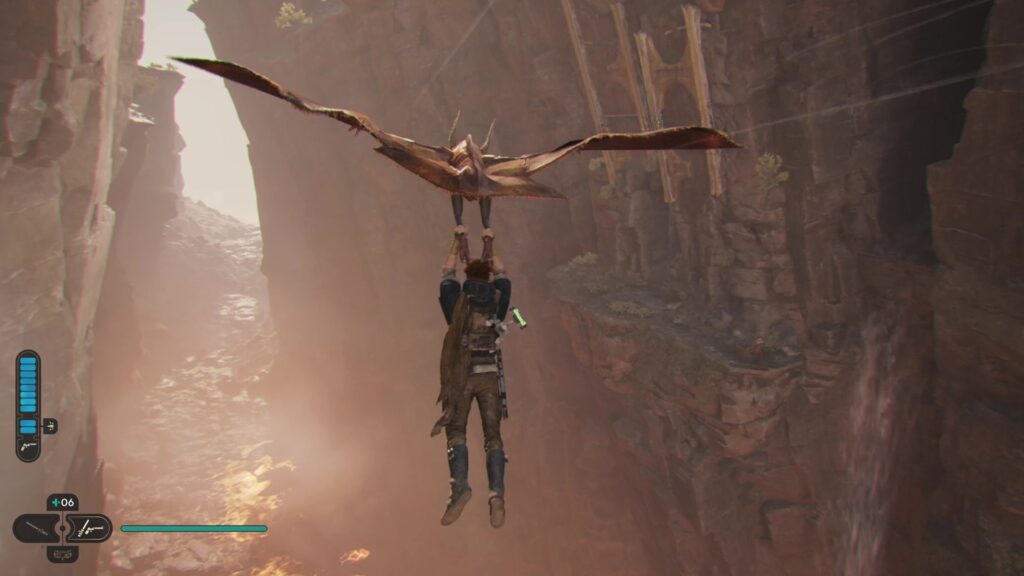Image resolution: width=1024 pixels, height=576 pixels.
Task: Switch to the blaster stance slot
Action: tap(90, 528)
